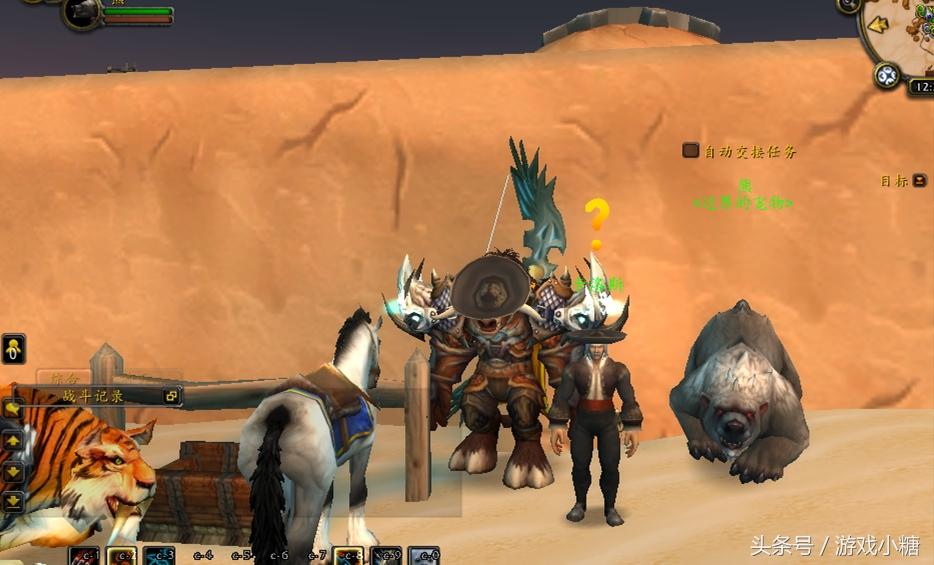
Task: Activate the c-2 action bar ability
Action: pos(122,555)
